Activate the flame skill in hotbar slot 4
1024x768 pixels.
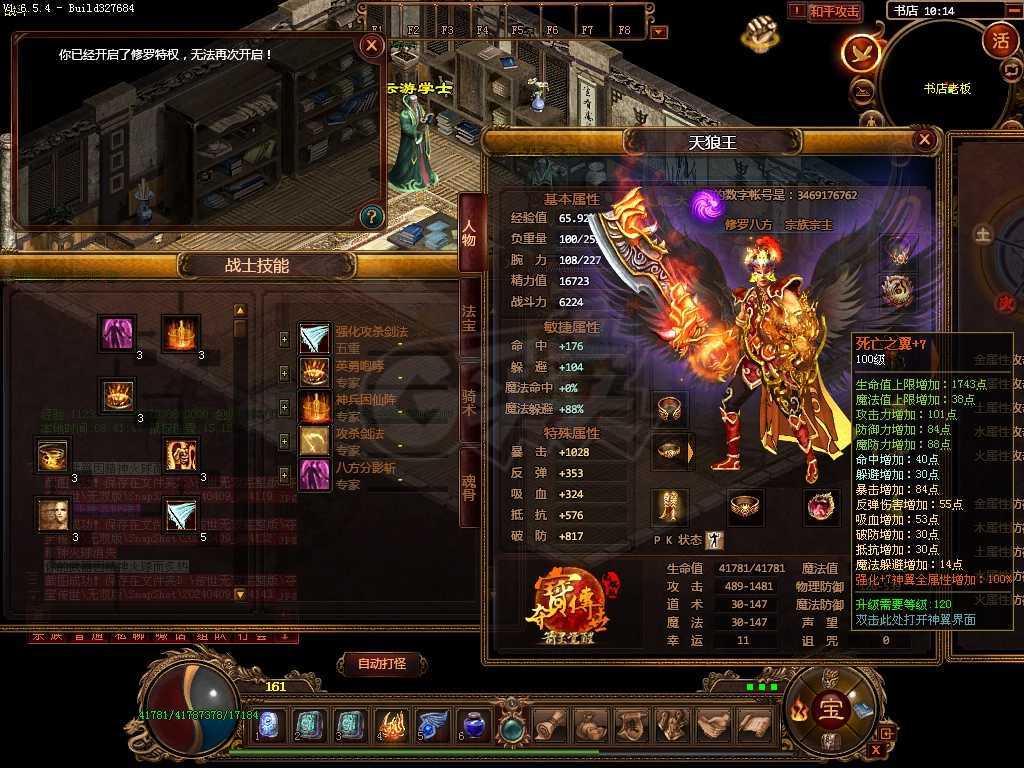pos(391,725)
